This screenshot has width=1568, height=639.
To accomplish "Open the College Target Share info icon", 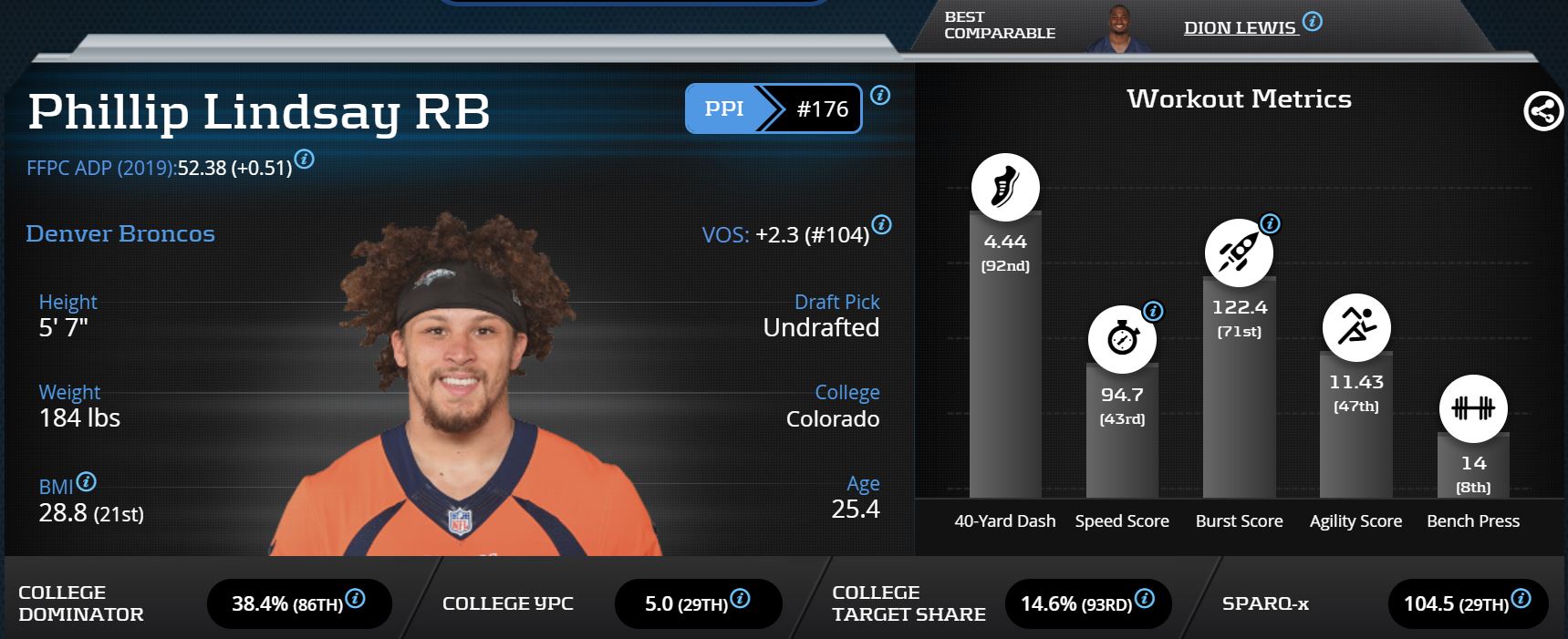I will [x=1145, y=599].
